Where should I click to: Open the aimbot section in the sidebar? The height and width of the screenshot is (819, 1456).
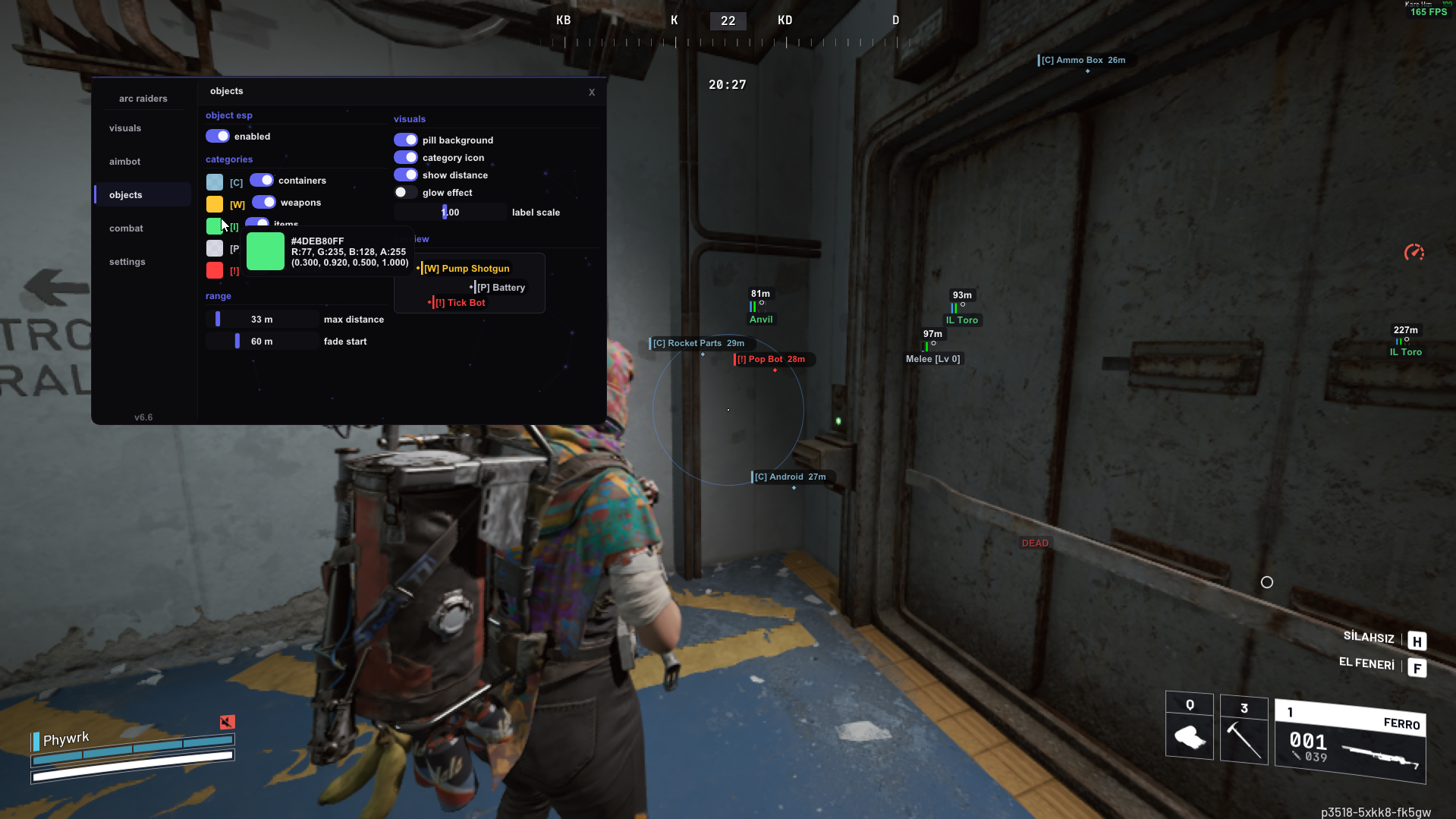click(124, 161)
